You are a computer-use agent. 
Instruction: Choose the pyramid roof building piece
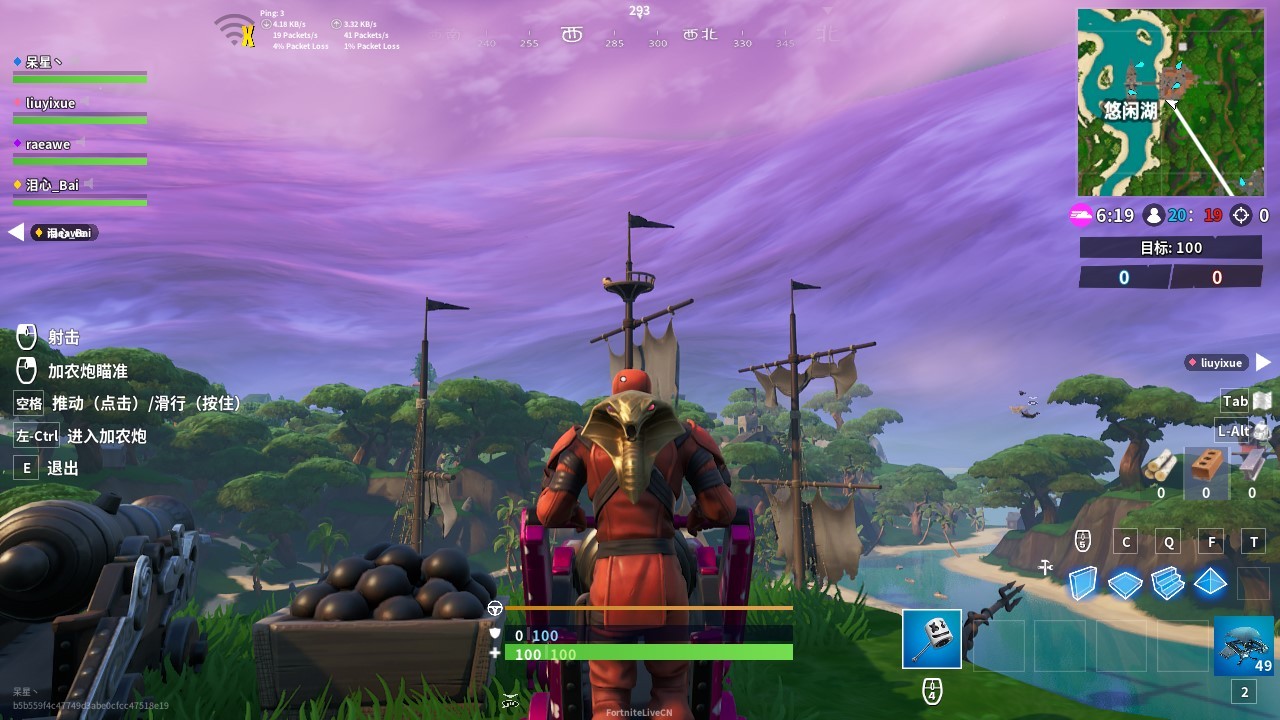click(1210, 582)
